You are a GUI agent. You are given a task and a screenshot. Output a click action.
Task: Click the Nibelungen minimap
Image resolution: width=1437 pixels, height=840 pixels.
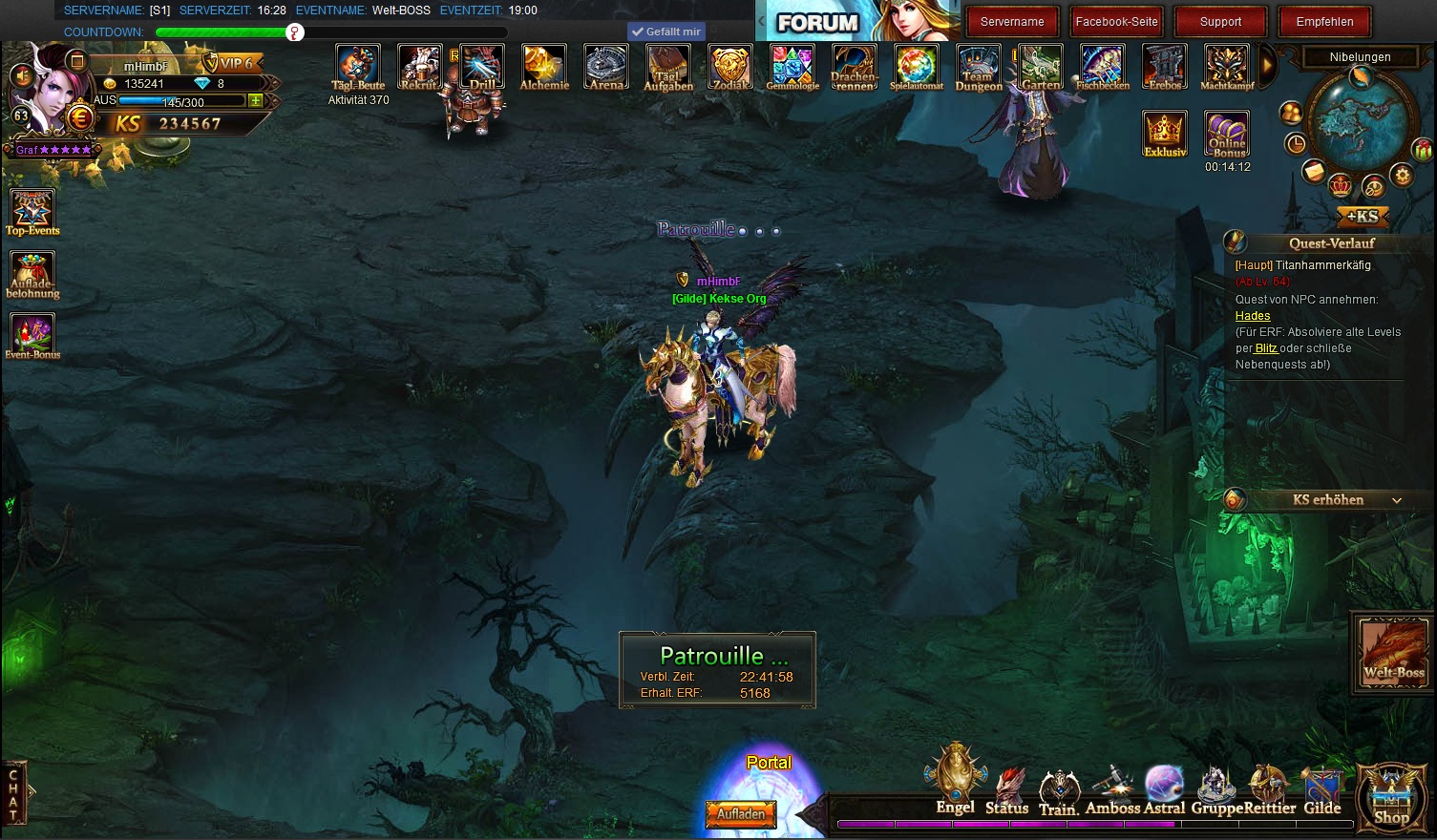pyautogui.click(x=1359, y=124)
